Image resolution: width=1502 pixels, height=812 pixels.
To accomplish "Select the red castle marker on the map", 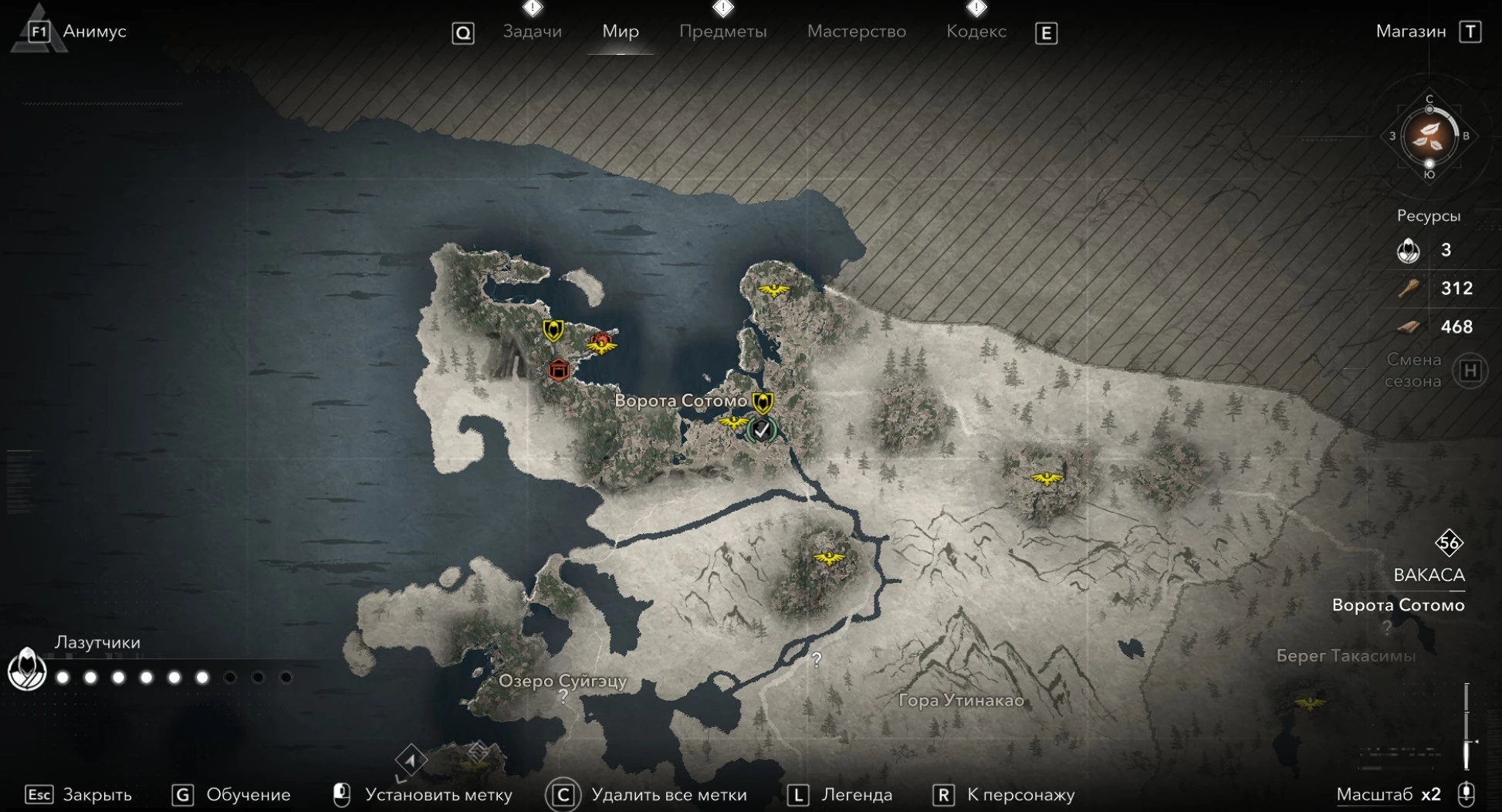I will (x=557, y=370).
